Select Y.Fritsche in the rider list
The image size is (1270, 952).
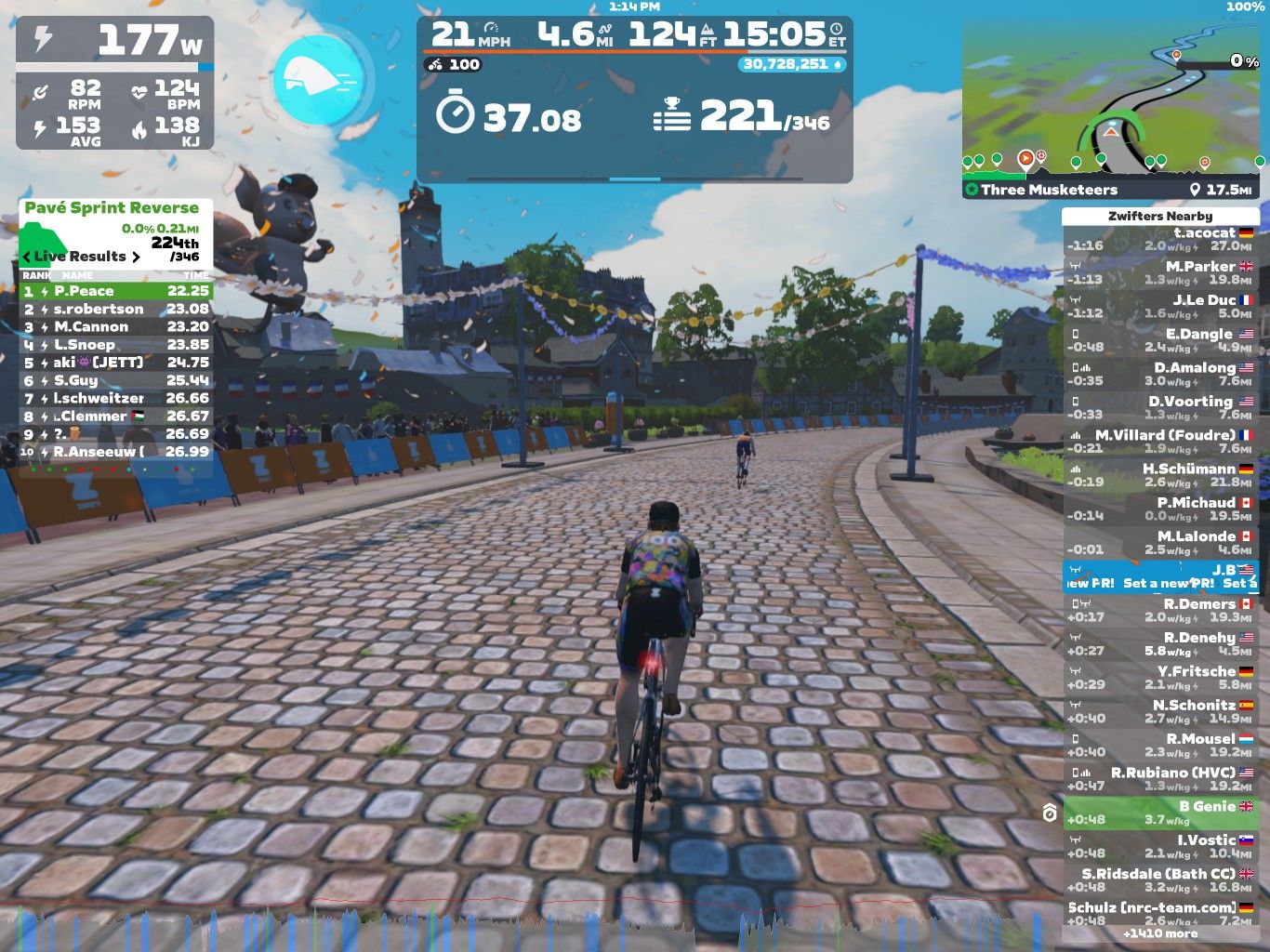coord(1160,678)
